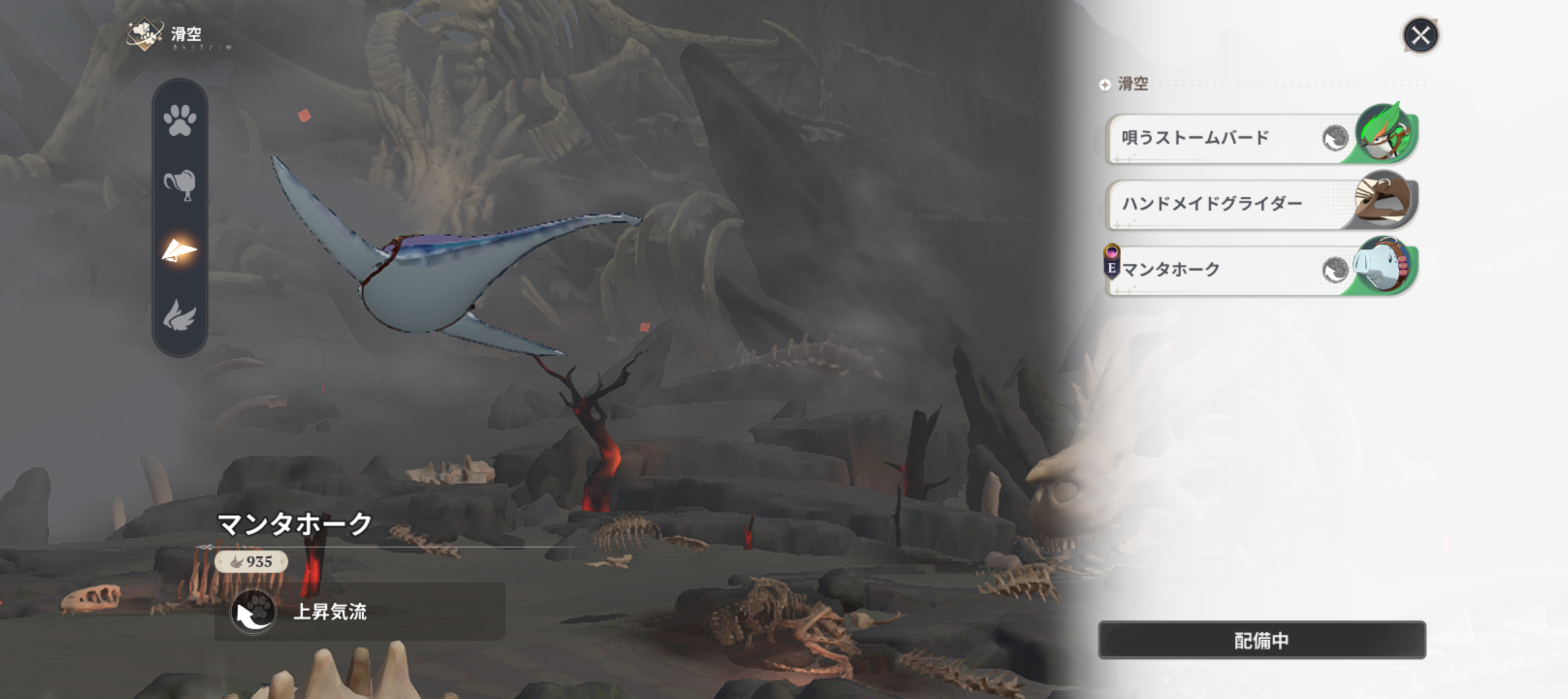Image resolution: width=1568 pixels, height=699 pixels.
Task: Click the 配備中 button
Action: pos(1261,640)
